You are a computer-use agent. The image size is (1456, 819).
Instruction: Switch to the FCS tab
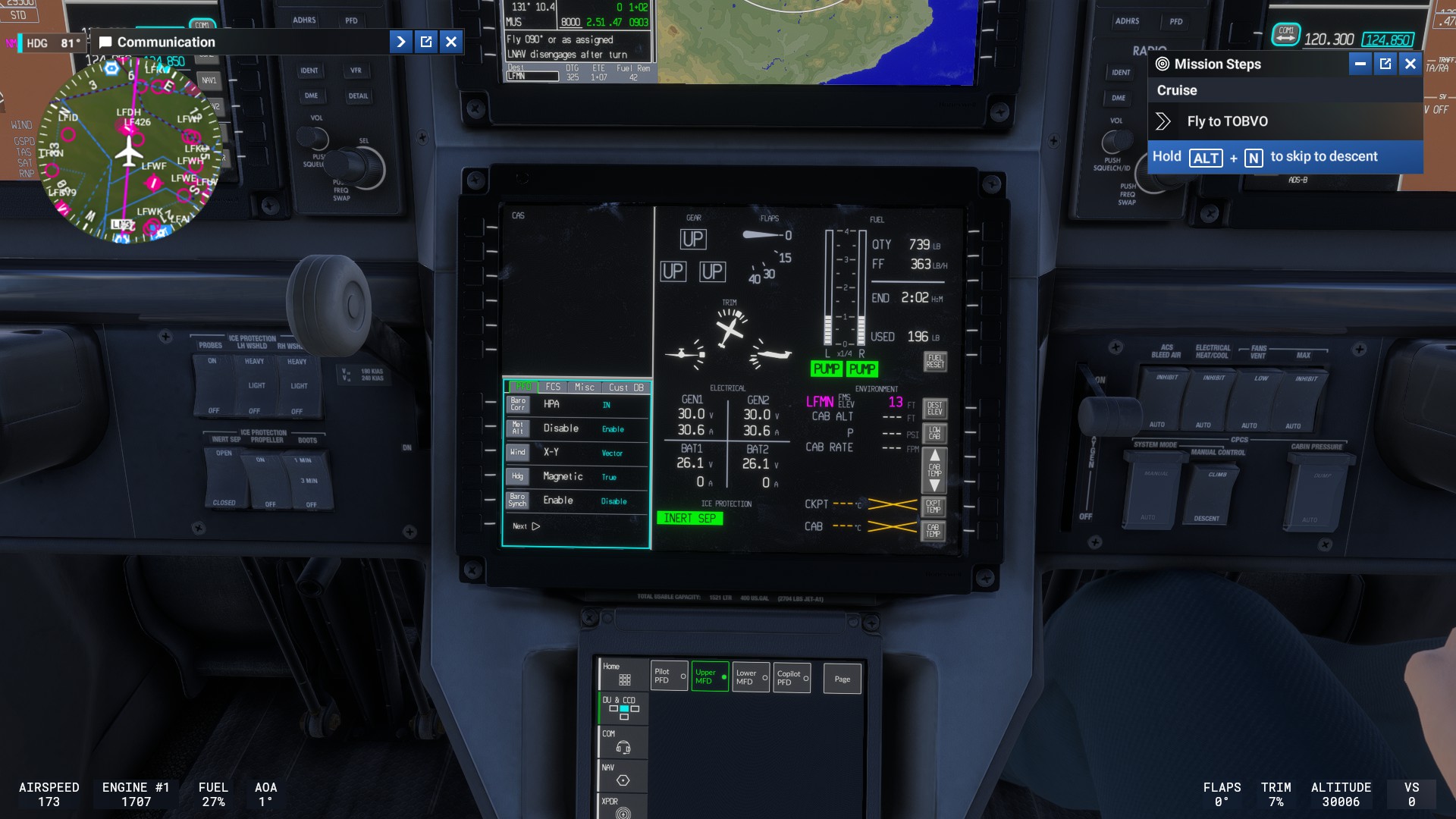click(553, 387)
